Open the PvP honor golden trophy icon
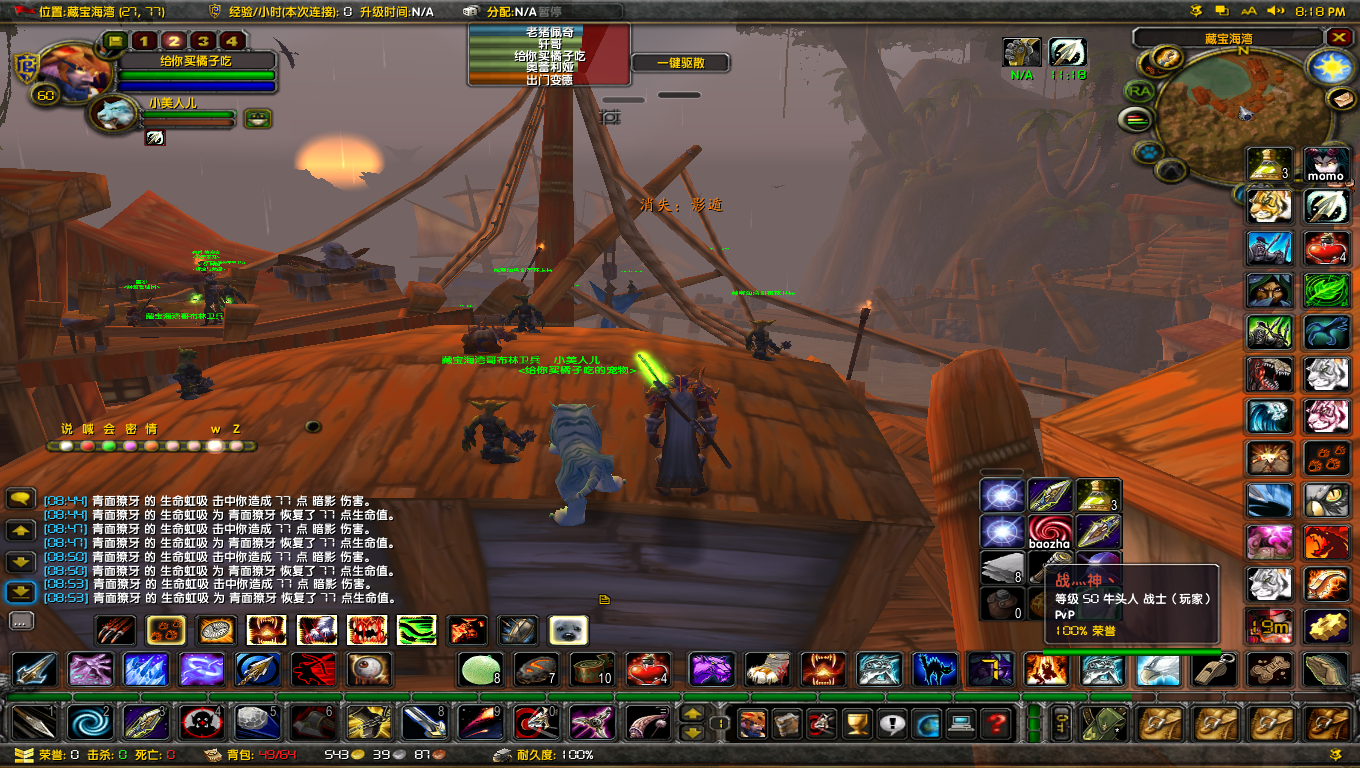This screenshot has width=1360, height=768. click(857, 723)
